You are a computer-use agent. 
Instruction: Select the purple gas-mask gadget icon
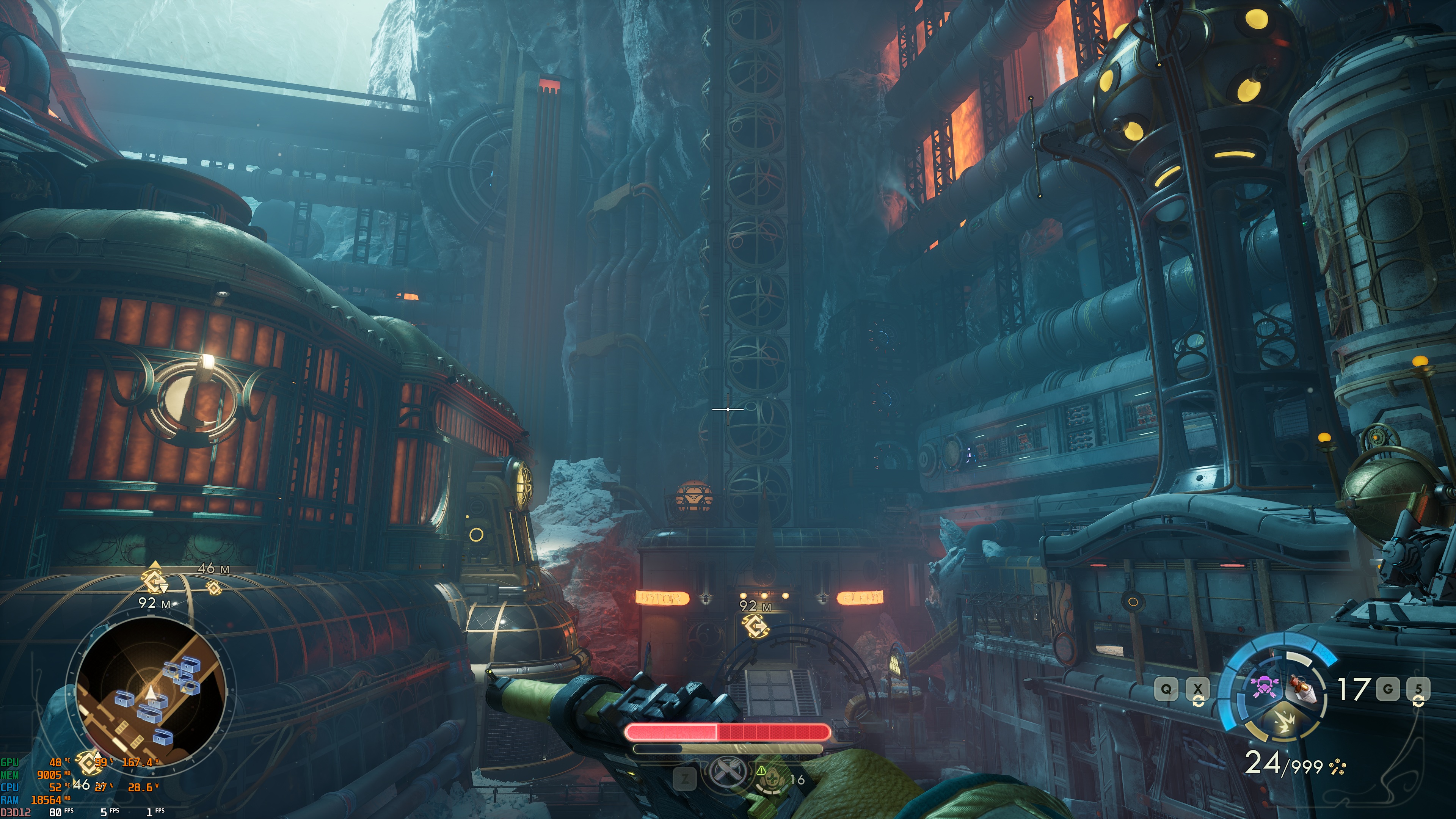(x=1265, y=687)
